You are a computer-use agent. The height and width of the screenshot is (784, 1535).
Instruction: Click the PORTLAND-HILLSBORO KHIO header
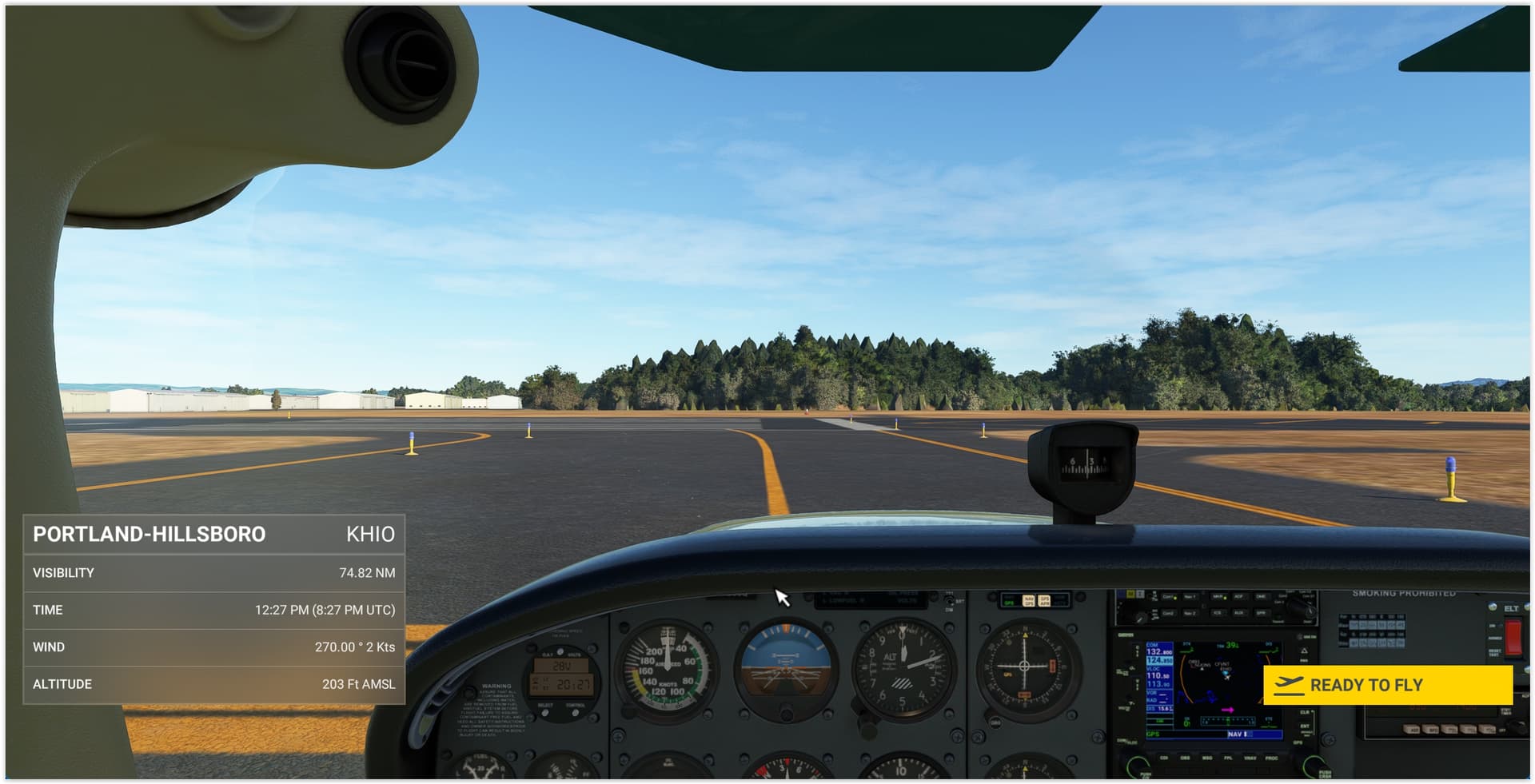(216, 535)
